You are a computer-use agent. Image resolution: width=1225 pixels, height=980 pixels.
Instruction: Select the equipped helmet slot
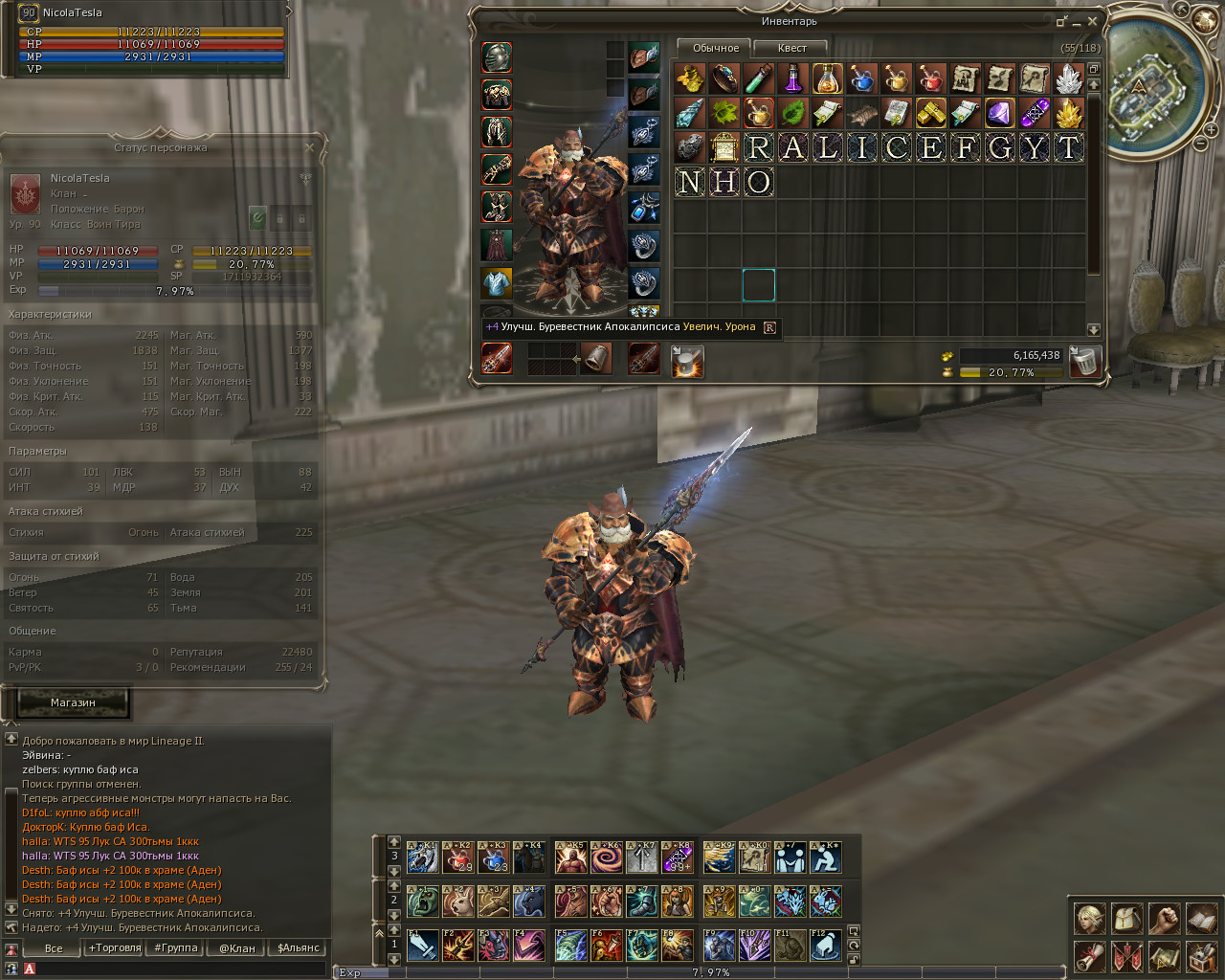[x=496, y=57]
